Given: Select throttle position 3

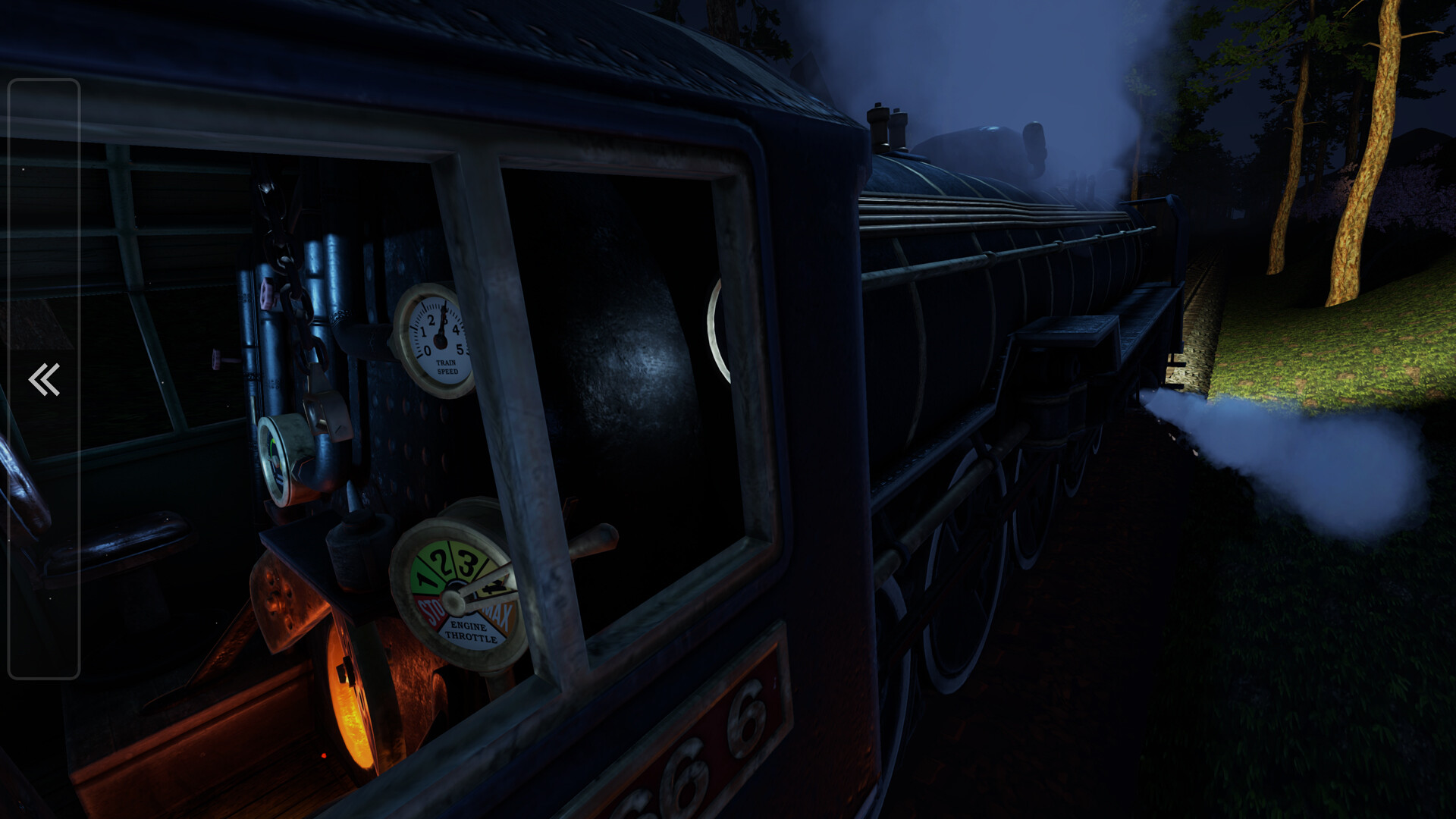Looking at the screenshot, I should tap(468, 565).
